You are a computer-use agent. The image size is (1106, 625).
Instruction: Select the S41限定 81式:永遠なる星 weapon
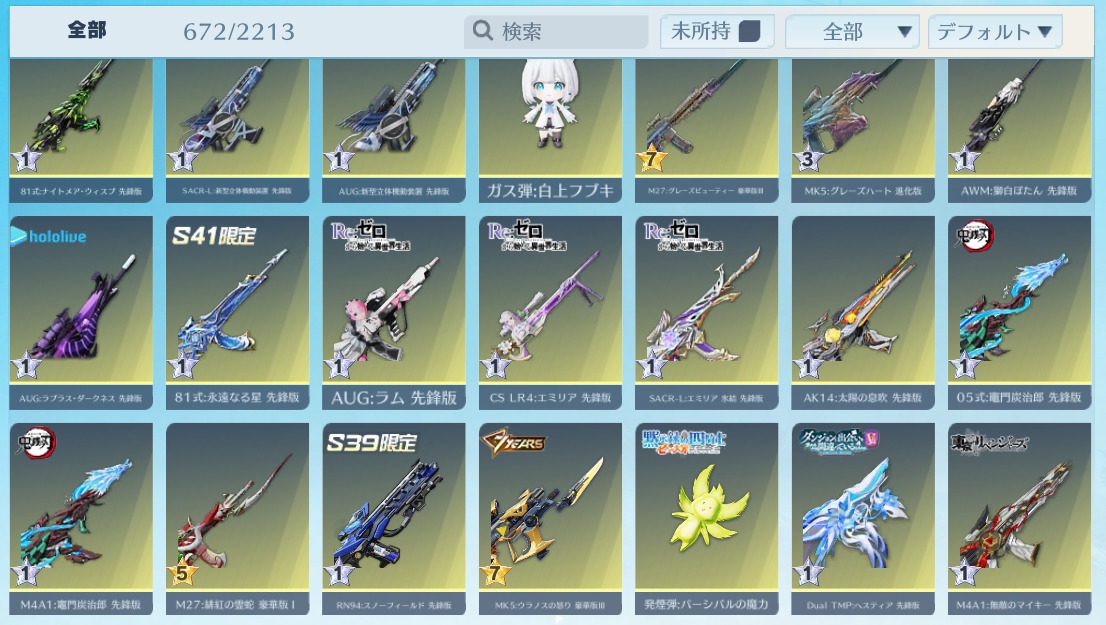[x=237, y=310]
